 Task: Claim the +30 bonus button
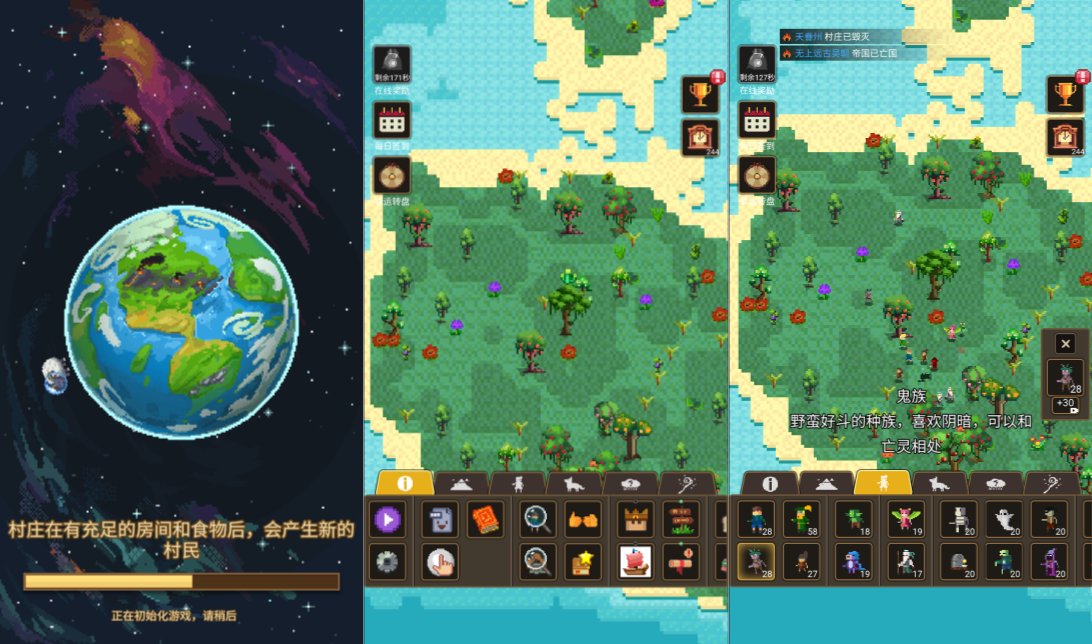click(x=1065, y=405)
